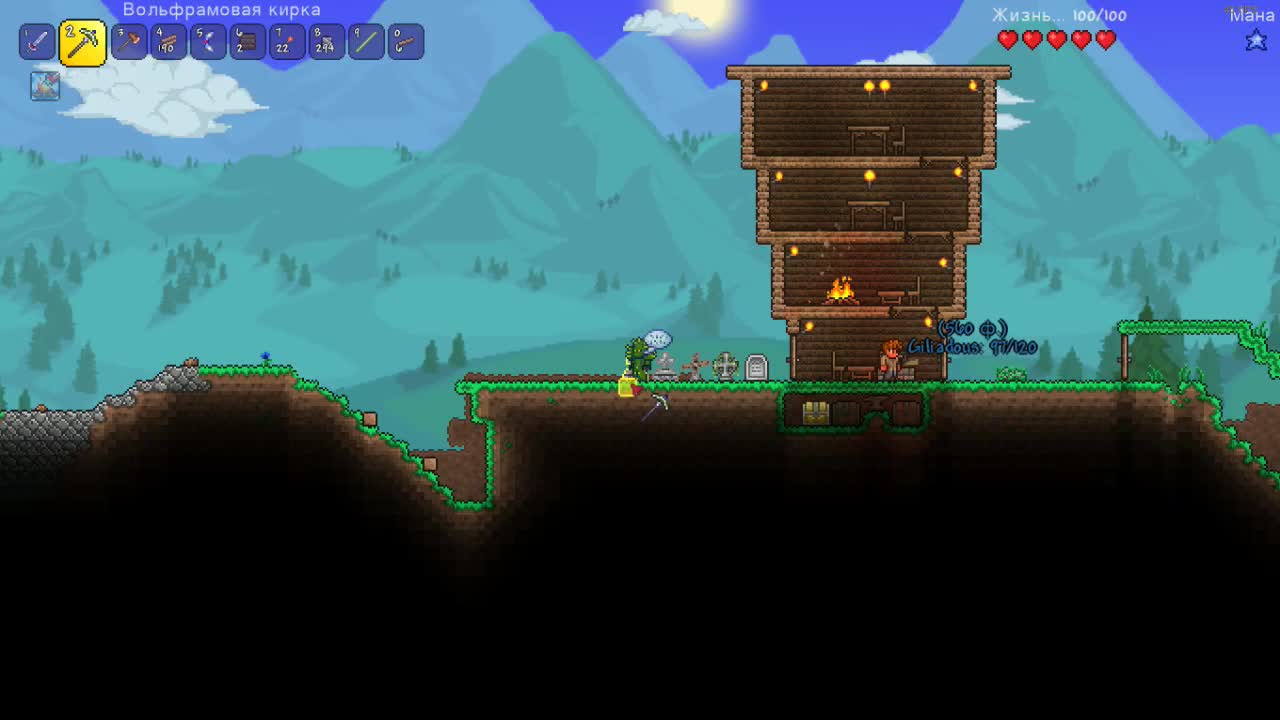Image resolution: width=1280 pixels, height=720 pixels.
Task: Select the glowstick in hotbar slot 9
Action: [x=365, y=41]
